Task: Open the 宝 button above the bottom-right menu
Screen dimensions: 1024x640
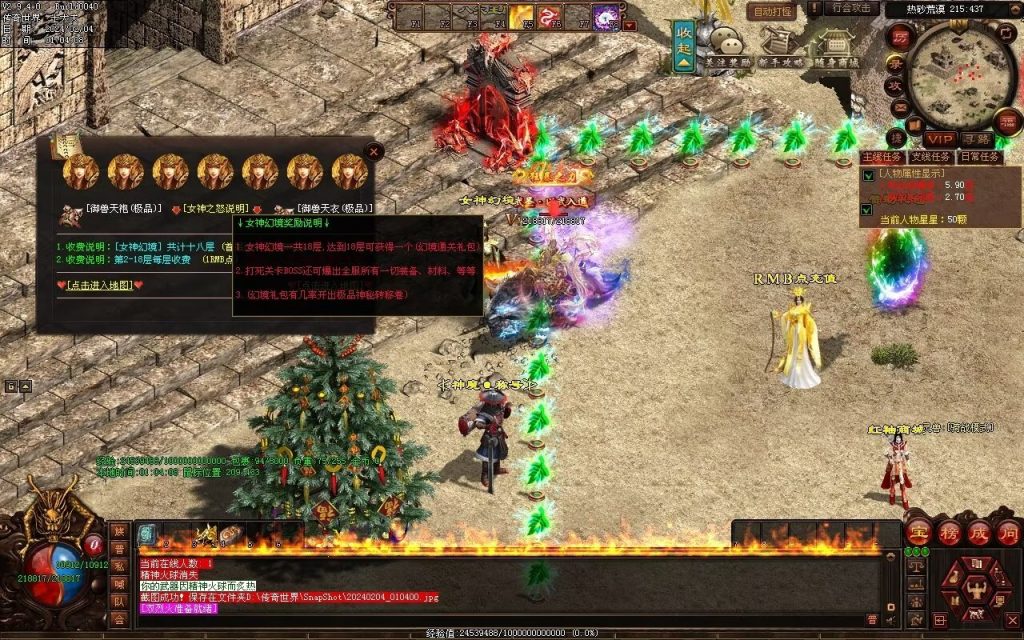Action: click(919, 532)
